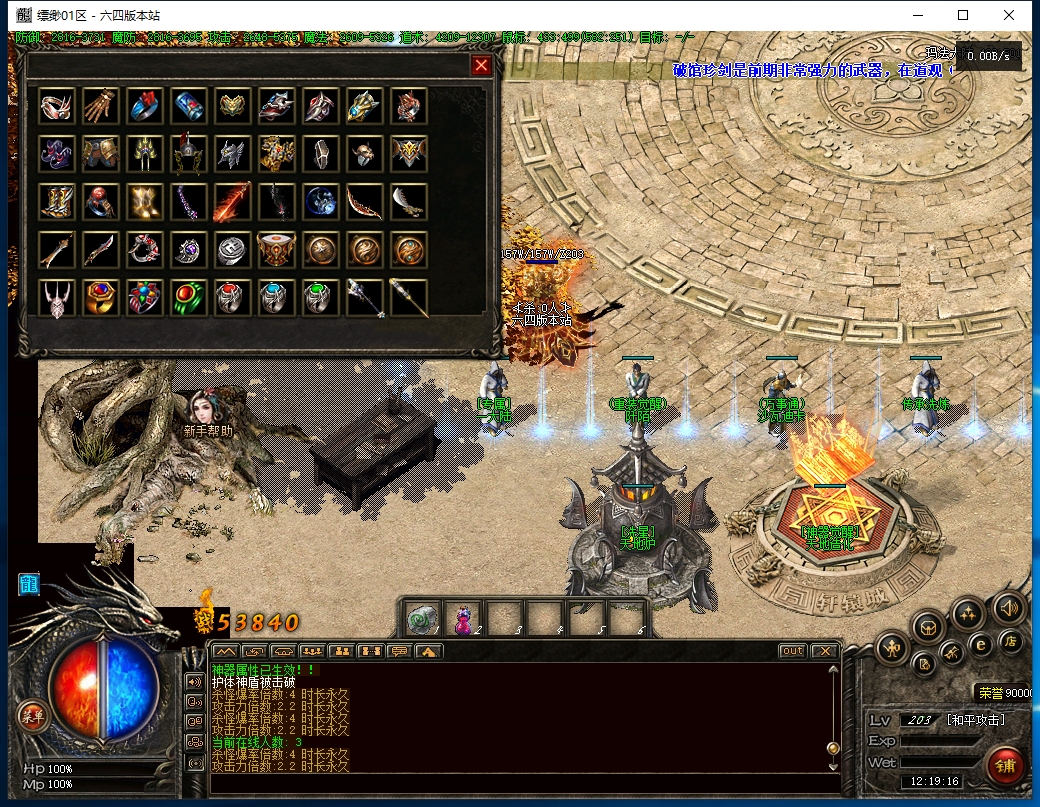Open the bag box round icon

(x=929, y=628)
